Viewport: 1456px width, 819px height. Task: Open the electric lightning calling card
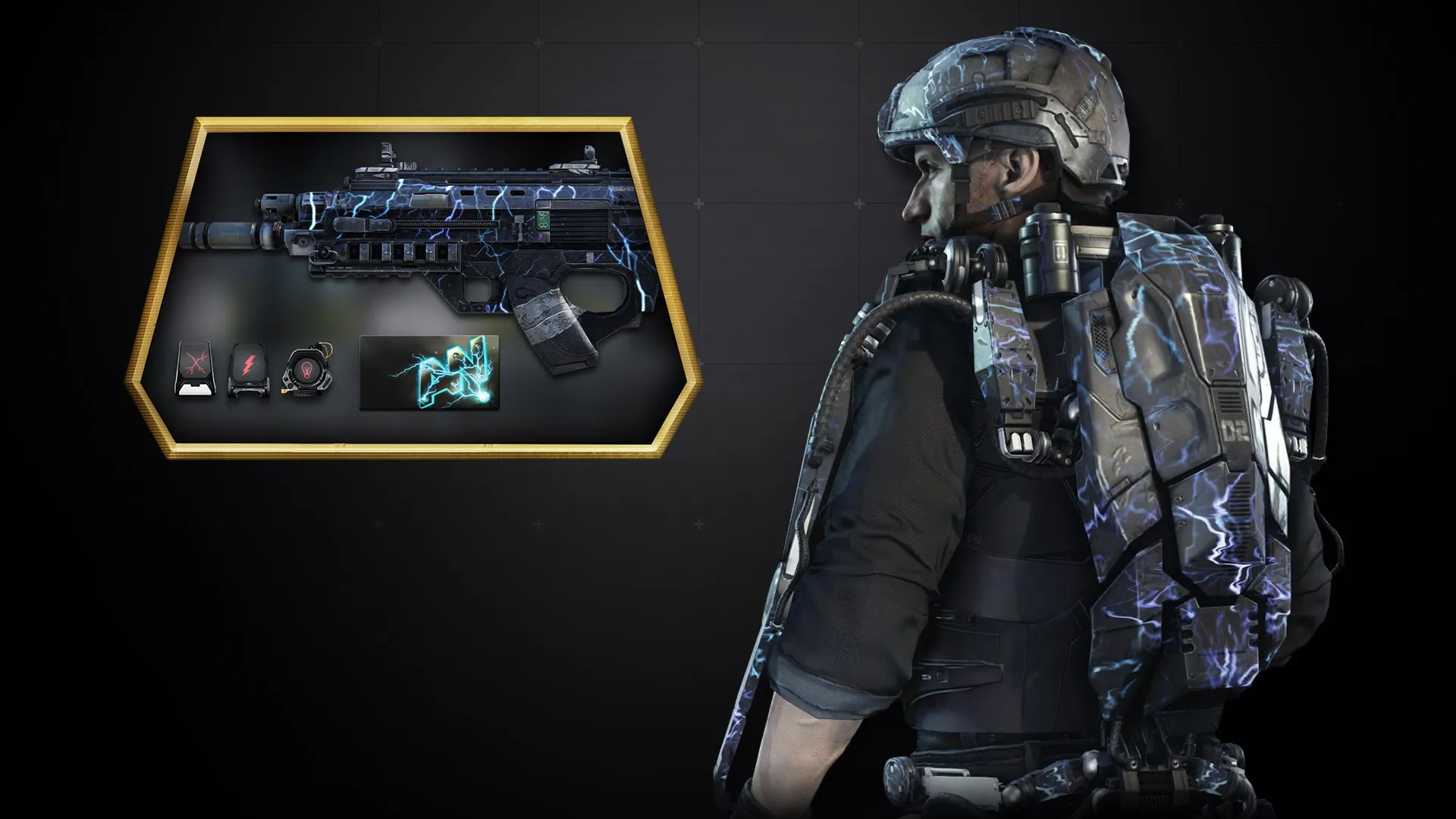(428, 372)
